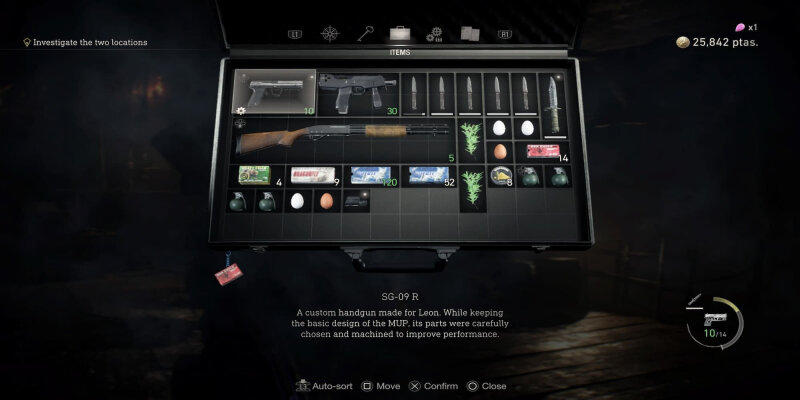800x400 pixels.
Task: Select the SG-09 R handgun
Action: tap(274, 93)
